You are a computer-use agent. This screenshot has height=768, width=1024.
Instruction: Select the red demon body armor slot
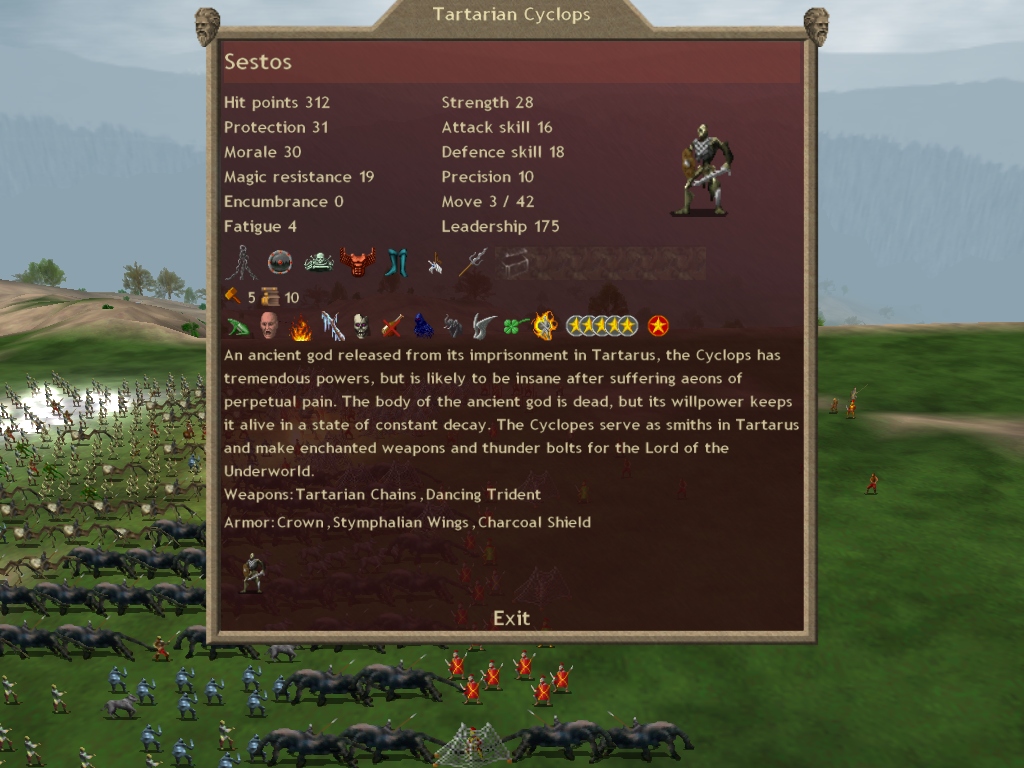[357, 263]
